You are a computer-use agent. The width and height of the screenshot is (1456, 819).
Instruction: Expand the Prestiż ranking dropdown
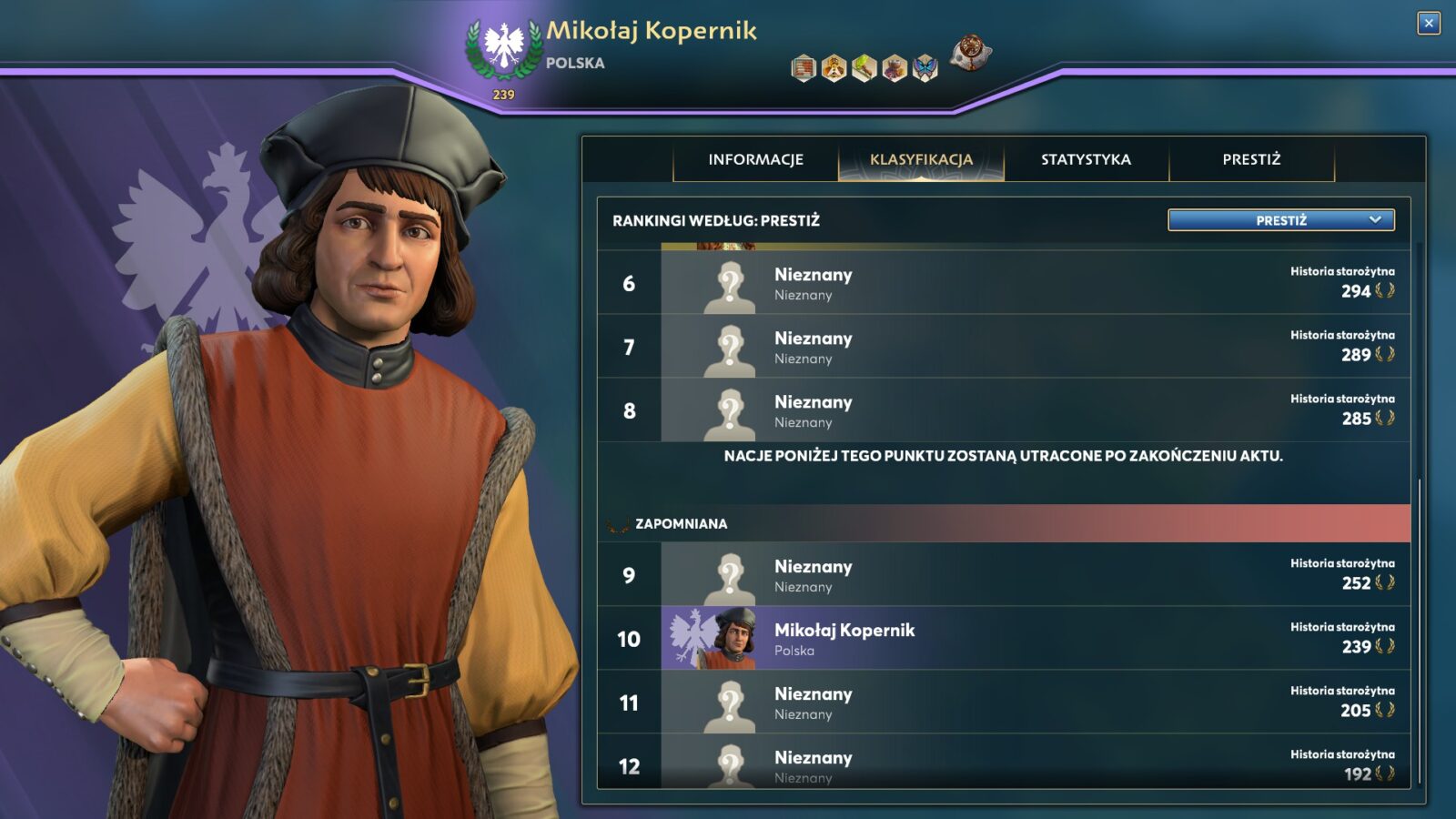pyautogui.click(x=1280, y=220)
